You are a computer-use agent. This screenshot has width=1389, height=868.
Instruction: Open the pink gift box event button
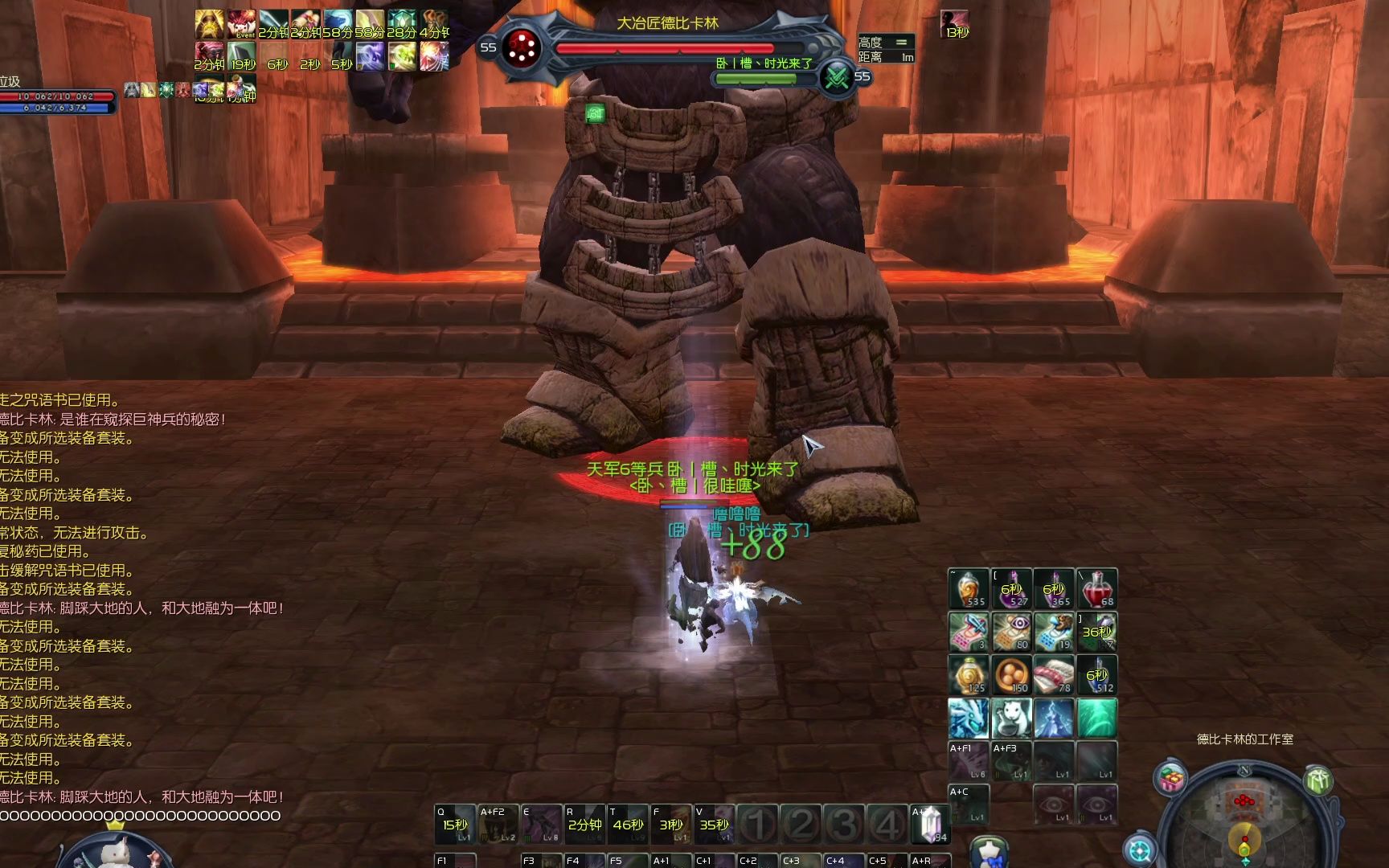pyautogui.click(x=1172, y=779)
